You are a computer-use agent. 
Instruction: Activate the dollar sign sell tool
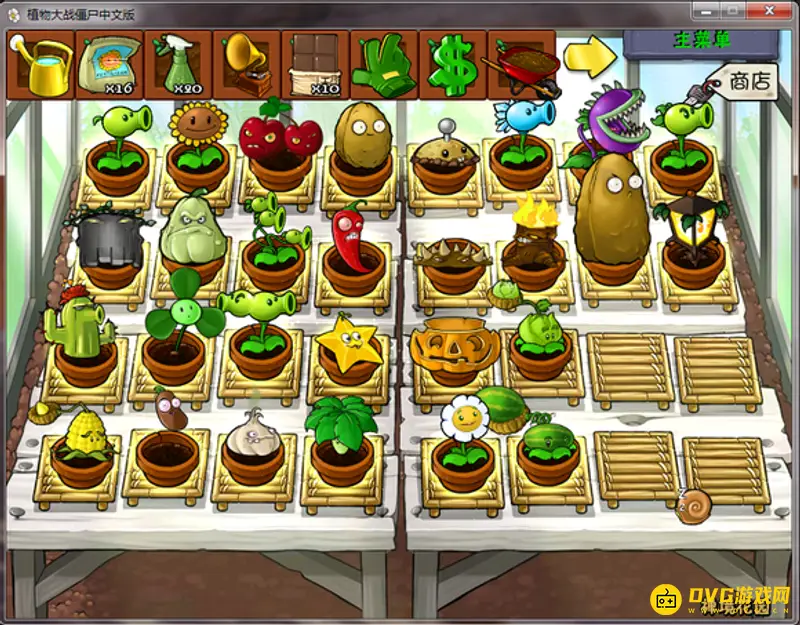pos(451,64)
